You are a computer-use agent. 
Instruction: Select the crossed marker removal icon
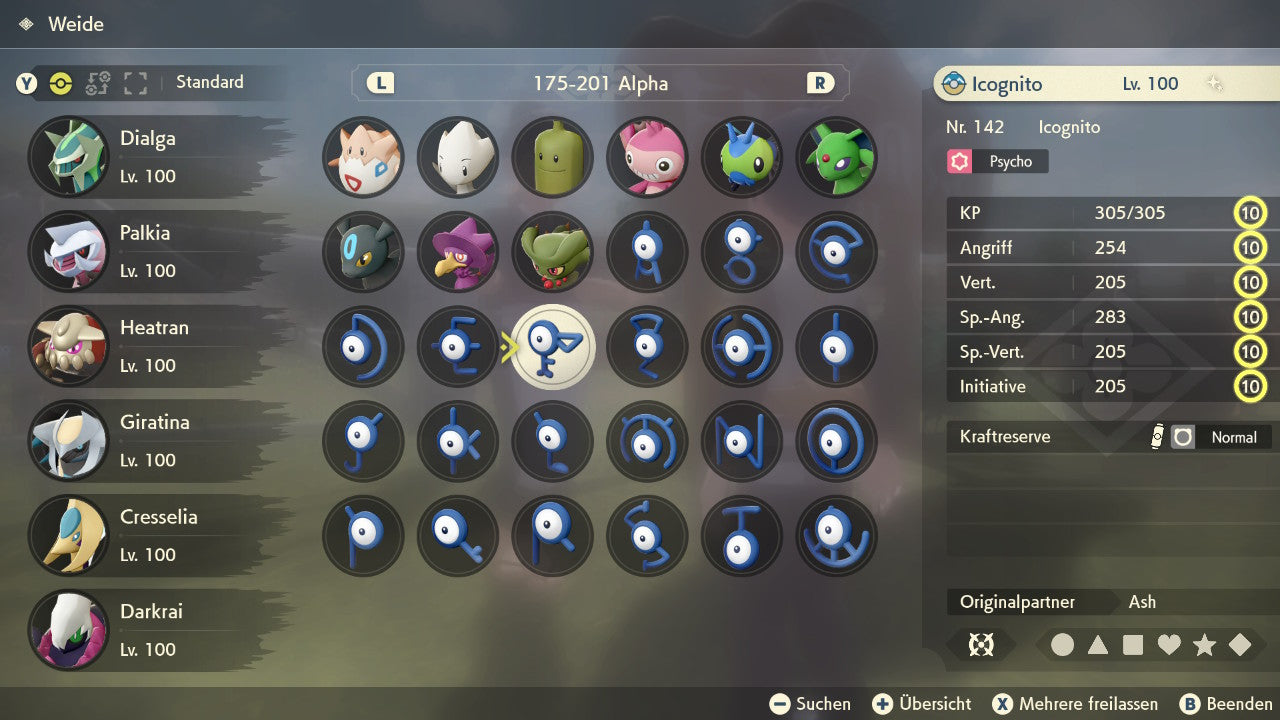click(981, 645)
